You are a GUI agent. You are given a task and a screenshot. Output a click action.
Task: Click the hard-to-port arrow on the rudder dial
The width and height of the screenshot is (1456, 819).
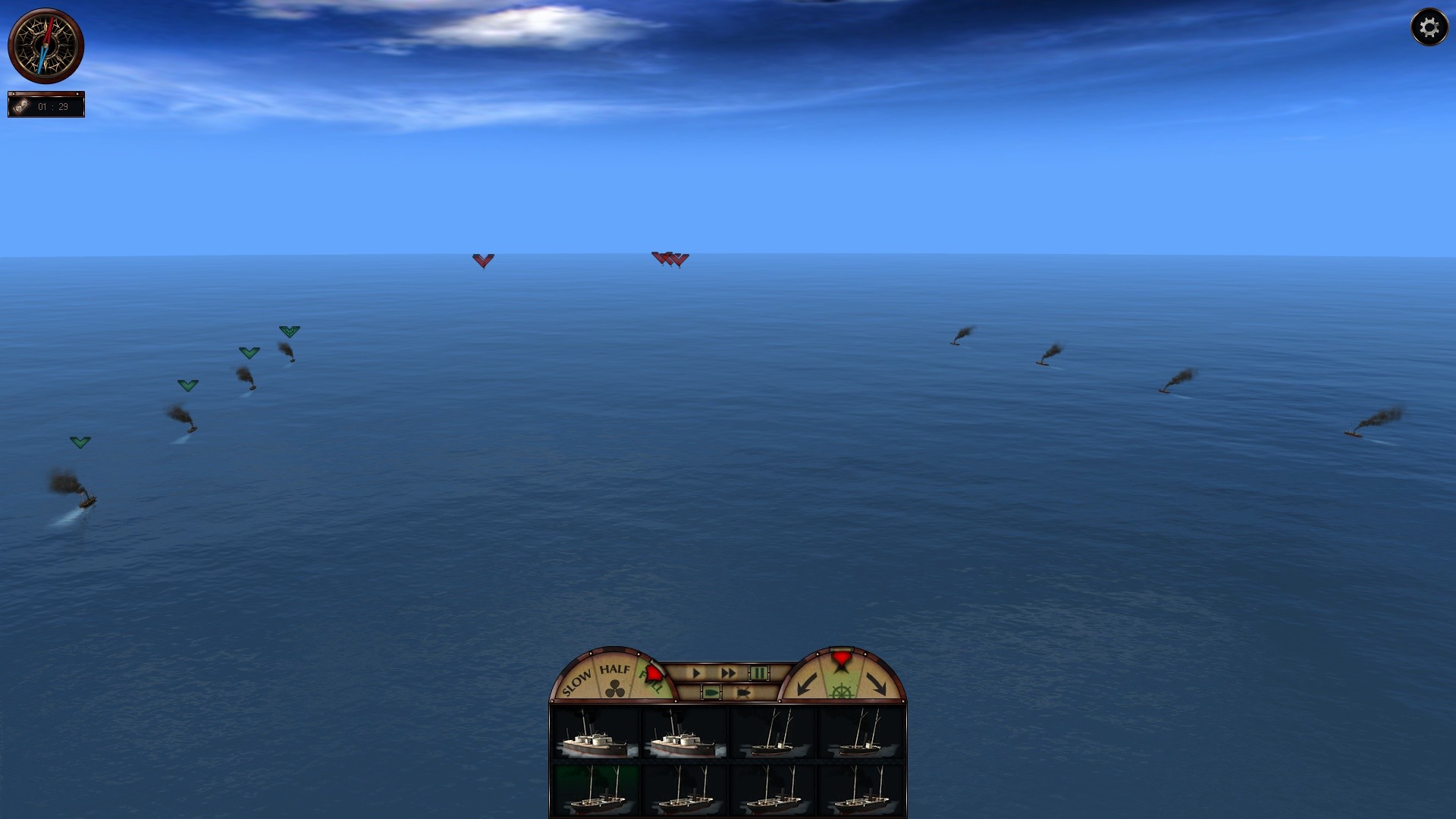(x=808, y=684)
